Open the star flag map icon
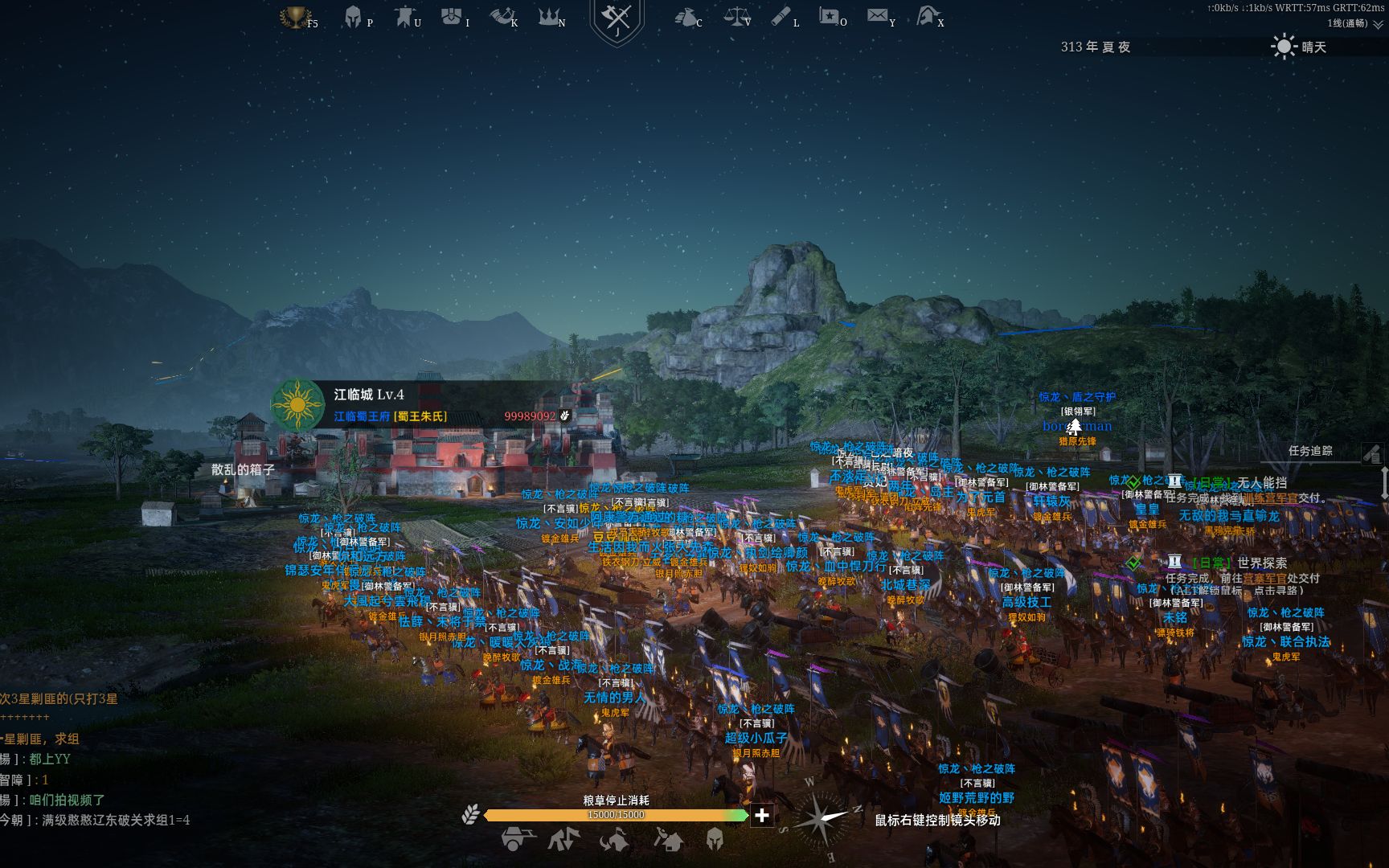This screenshot has height=868, width=1389. 829,16
